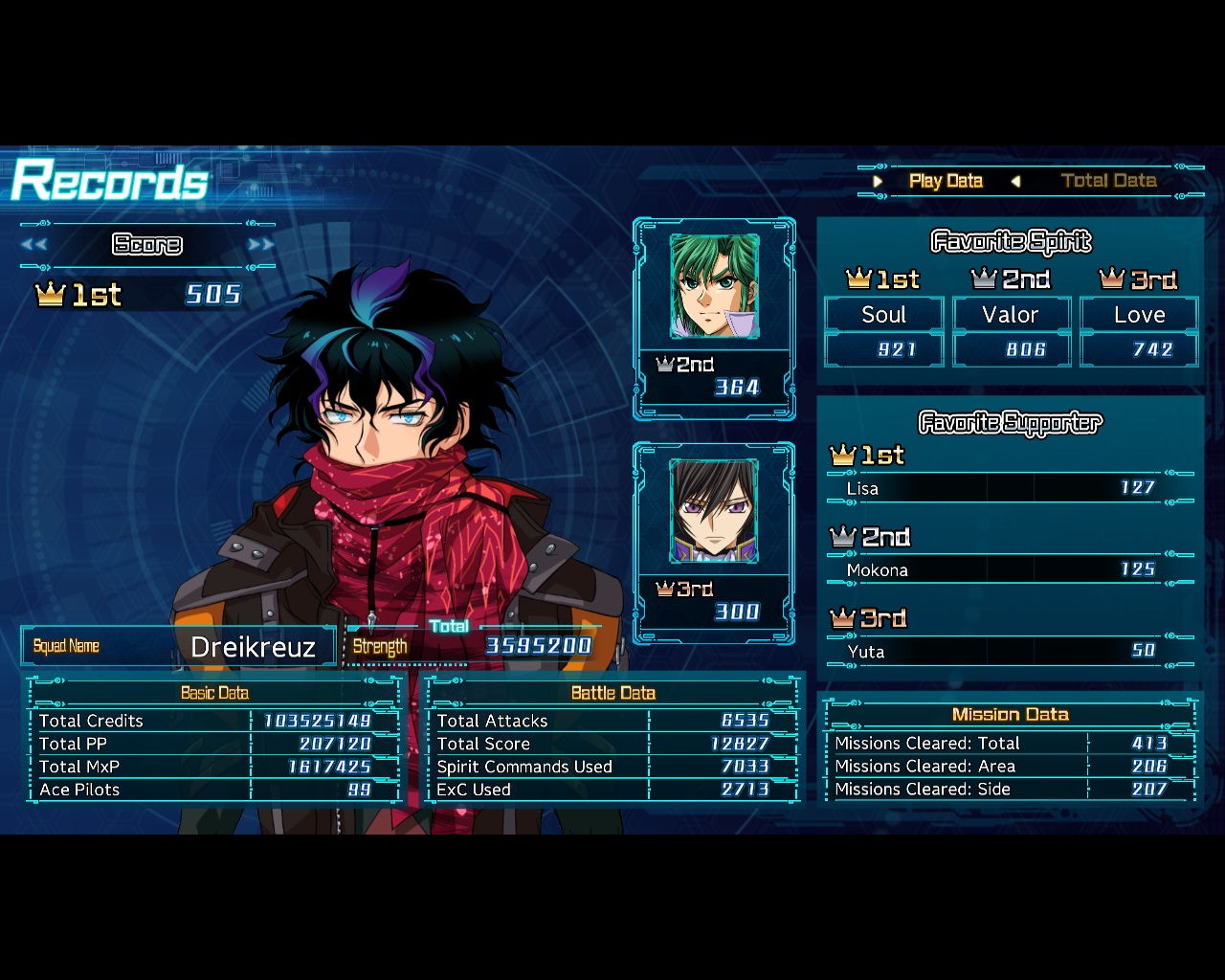This screenshot has height=980, width=1225.
Task: Switch to the Total Data tab
Action: pyautogui.click(x=1108, y=181)
